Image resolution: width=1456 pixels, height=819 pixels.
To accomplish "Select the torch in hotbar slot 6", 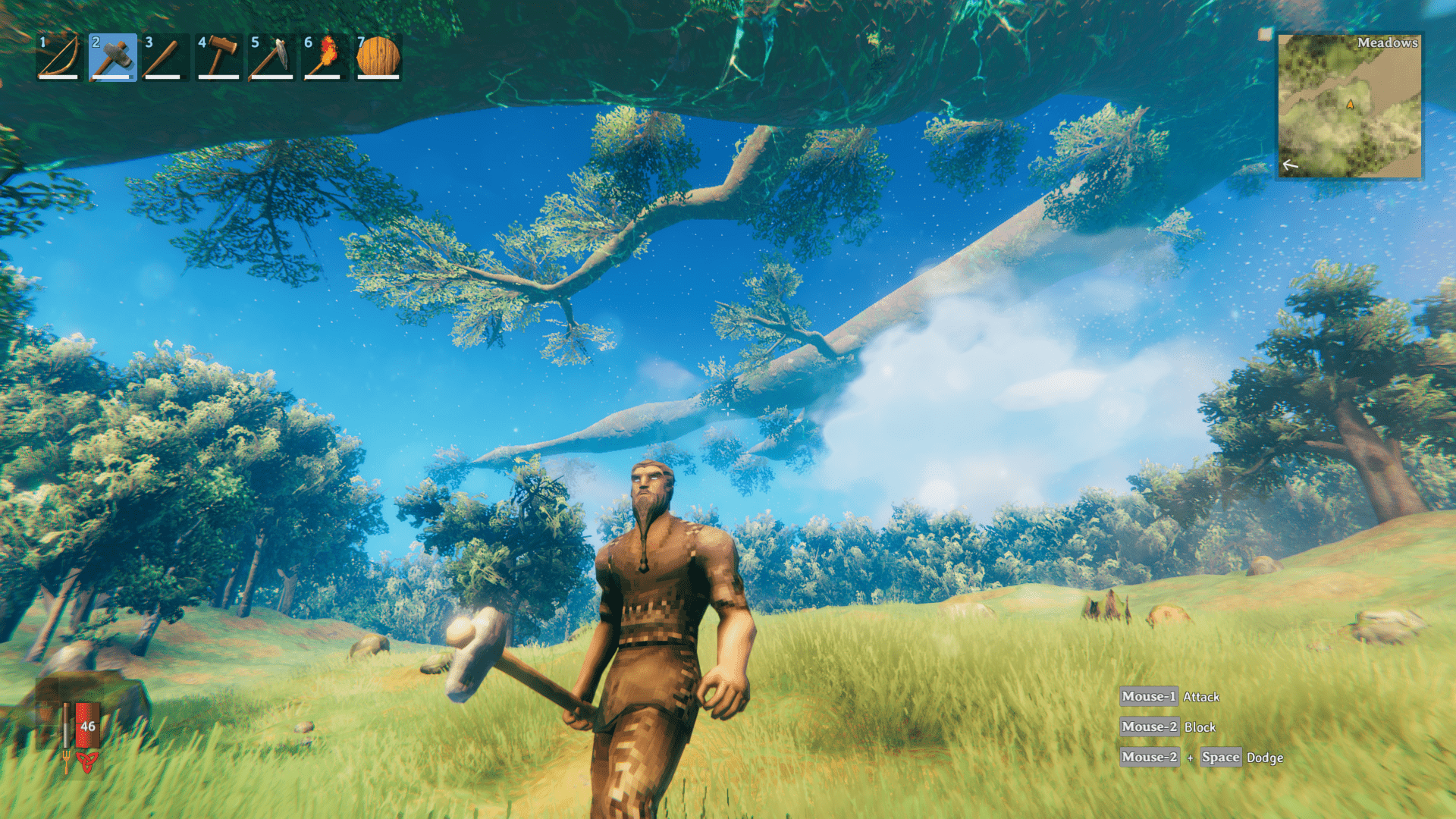I will click(323, 58).
